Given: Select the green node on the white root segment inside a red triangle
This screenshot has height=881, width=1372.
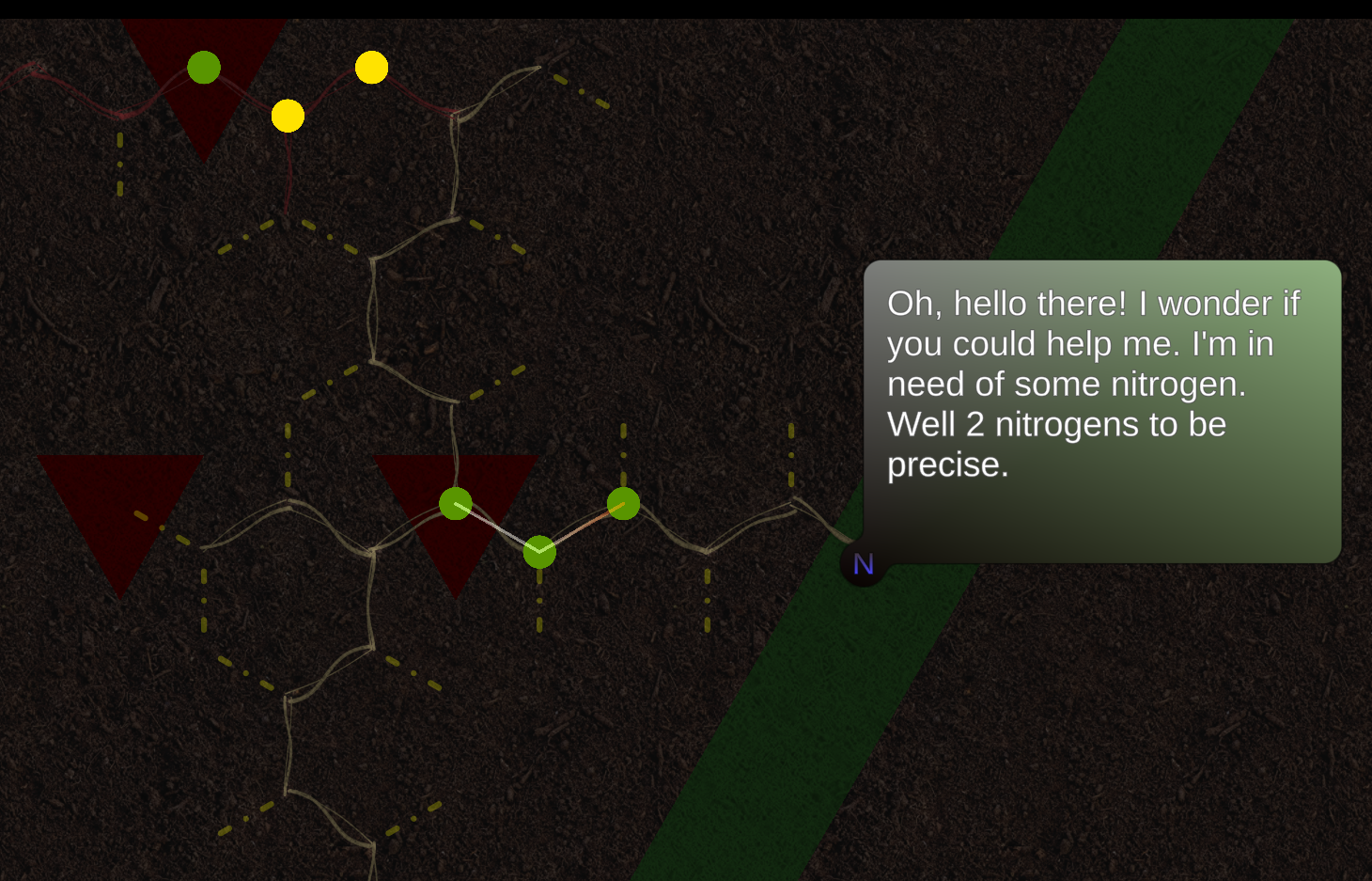Looking at the screenshot, I should [x=456, y=504].
